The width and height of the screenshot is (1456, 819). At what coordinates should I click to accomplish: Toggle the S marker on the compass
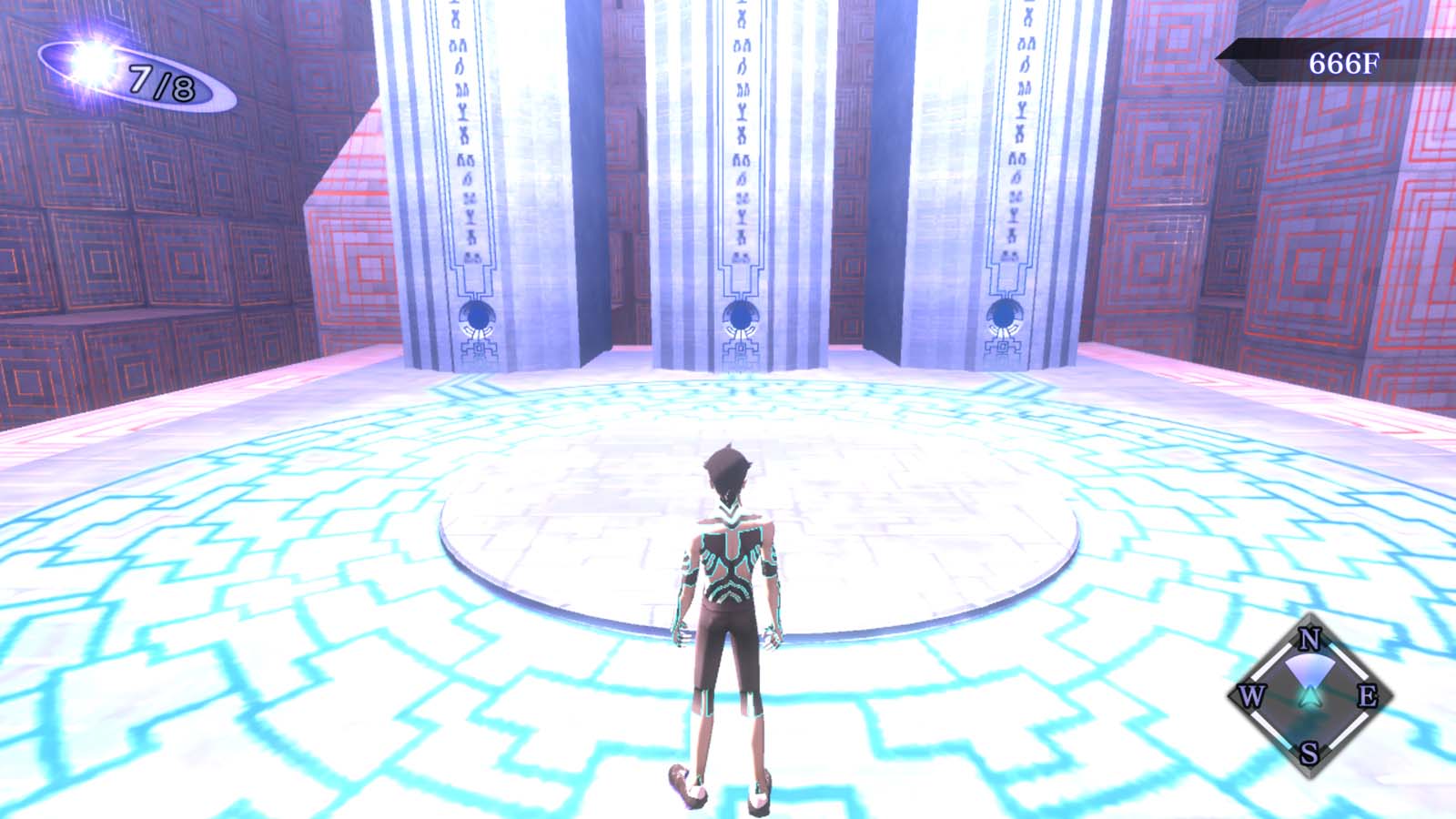click(x=1308, y=754)
